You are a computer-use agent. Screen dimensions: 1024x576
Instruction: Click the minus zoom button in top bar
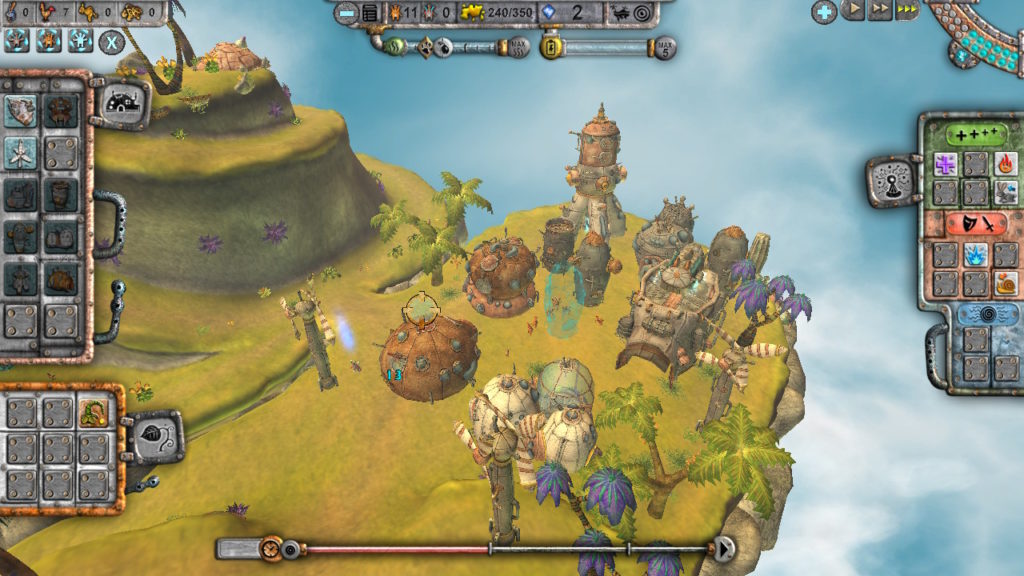(346, 13)
